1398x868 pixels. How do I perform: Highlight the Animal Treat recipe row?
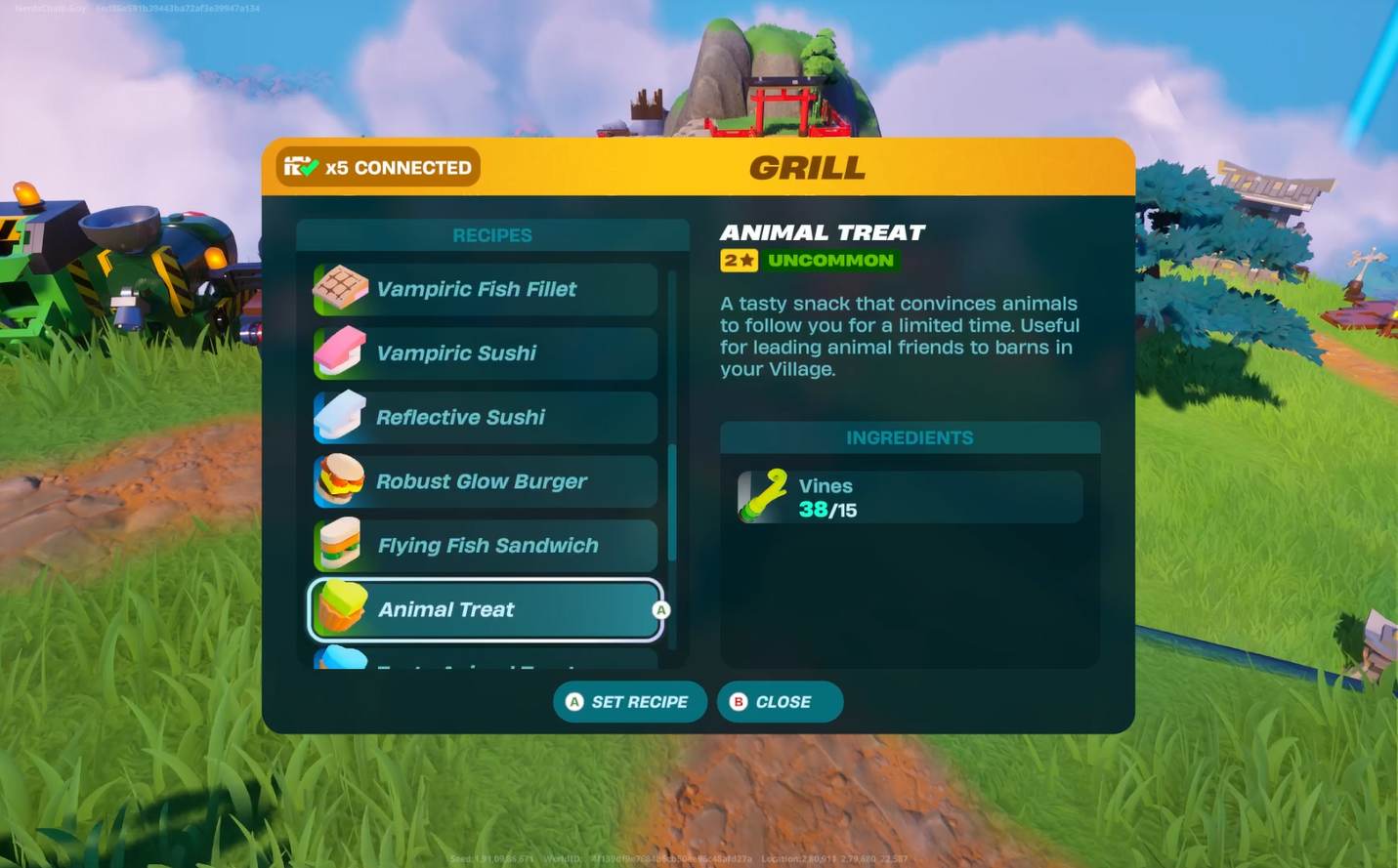tap(485, 610)
